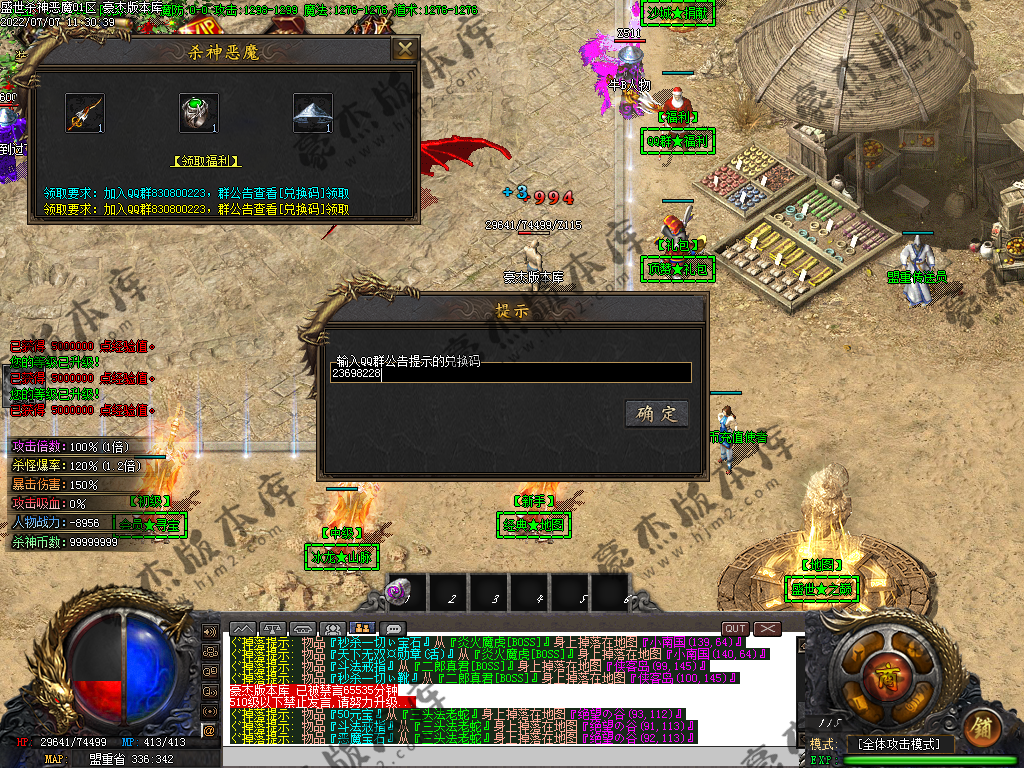Open the 铺 stall round button

[x=983, y=724]
